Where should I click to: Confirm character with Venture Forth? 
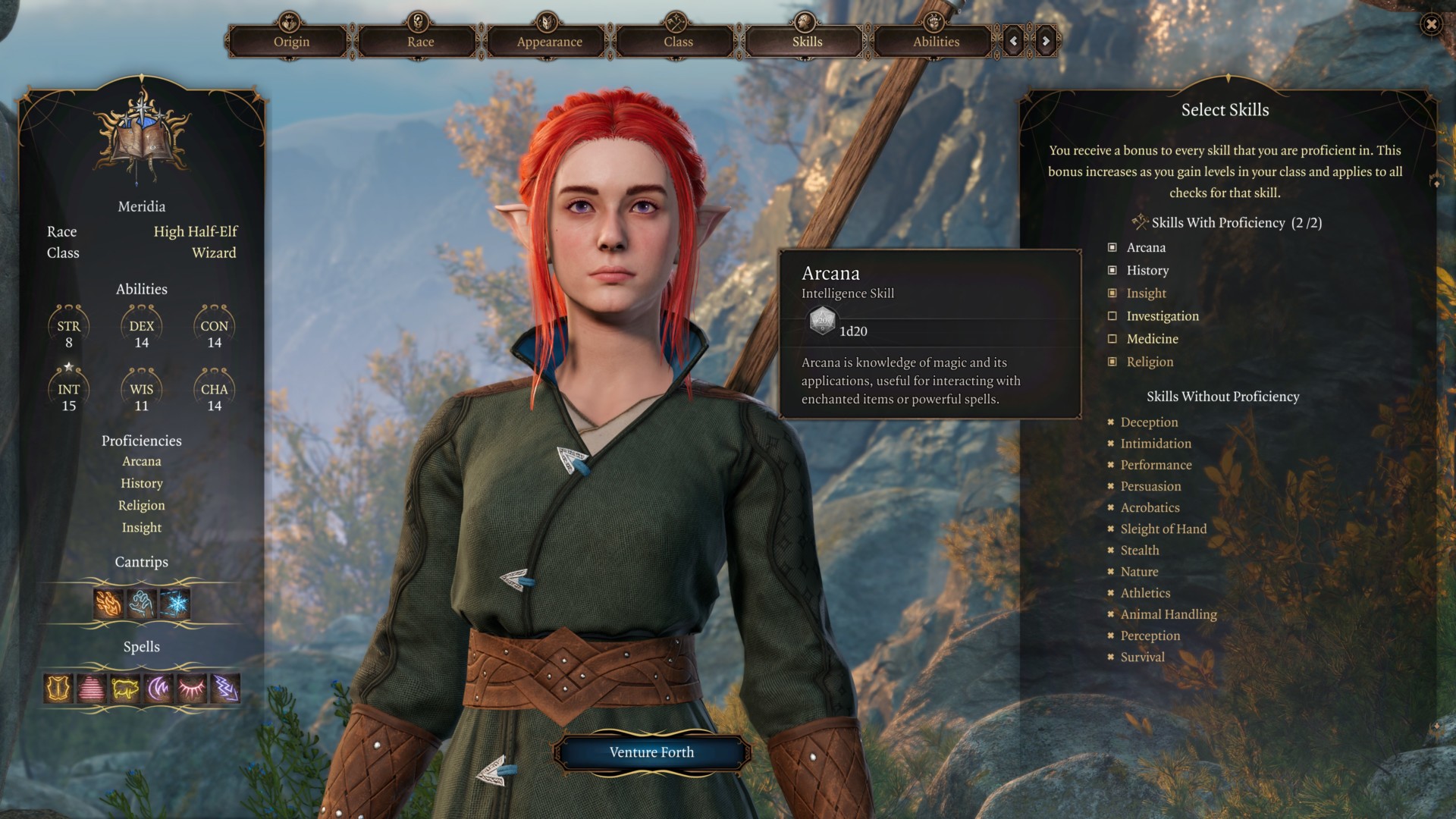pos(651,752)
